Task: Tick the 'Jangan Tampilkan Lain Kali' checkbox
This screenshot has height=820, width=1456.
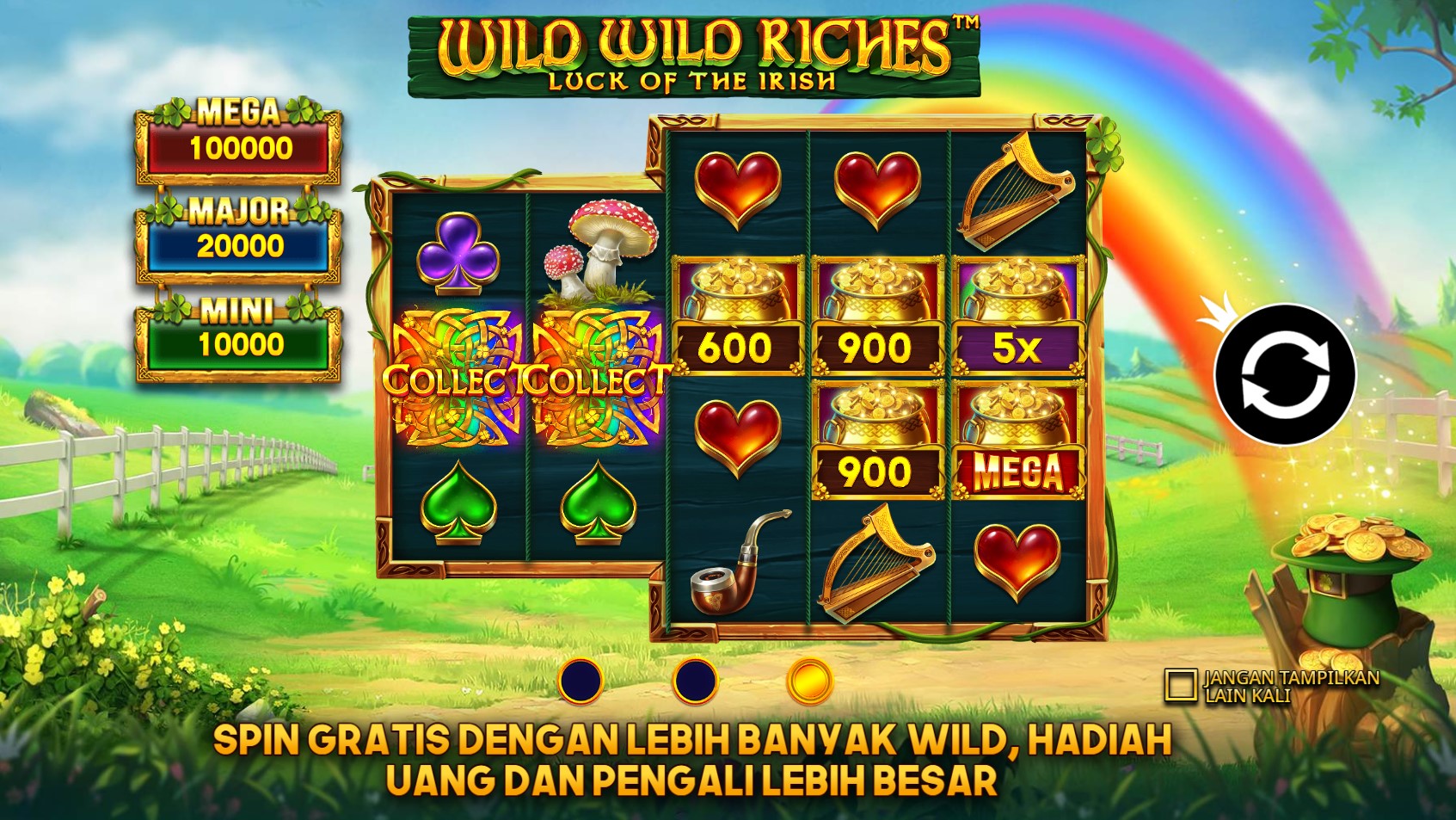Action: pyautogui.click(x=1180, y=685)
